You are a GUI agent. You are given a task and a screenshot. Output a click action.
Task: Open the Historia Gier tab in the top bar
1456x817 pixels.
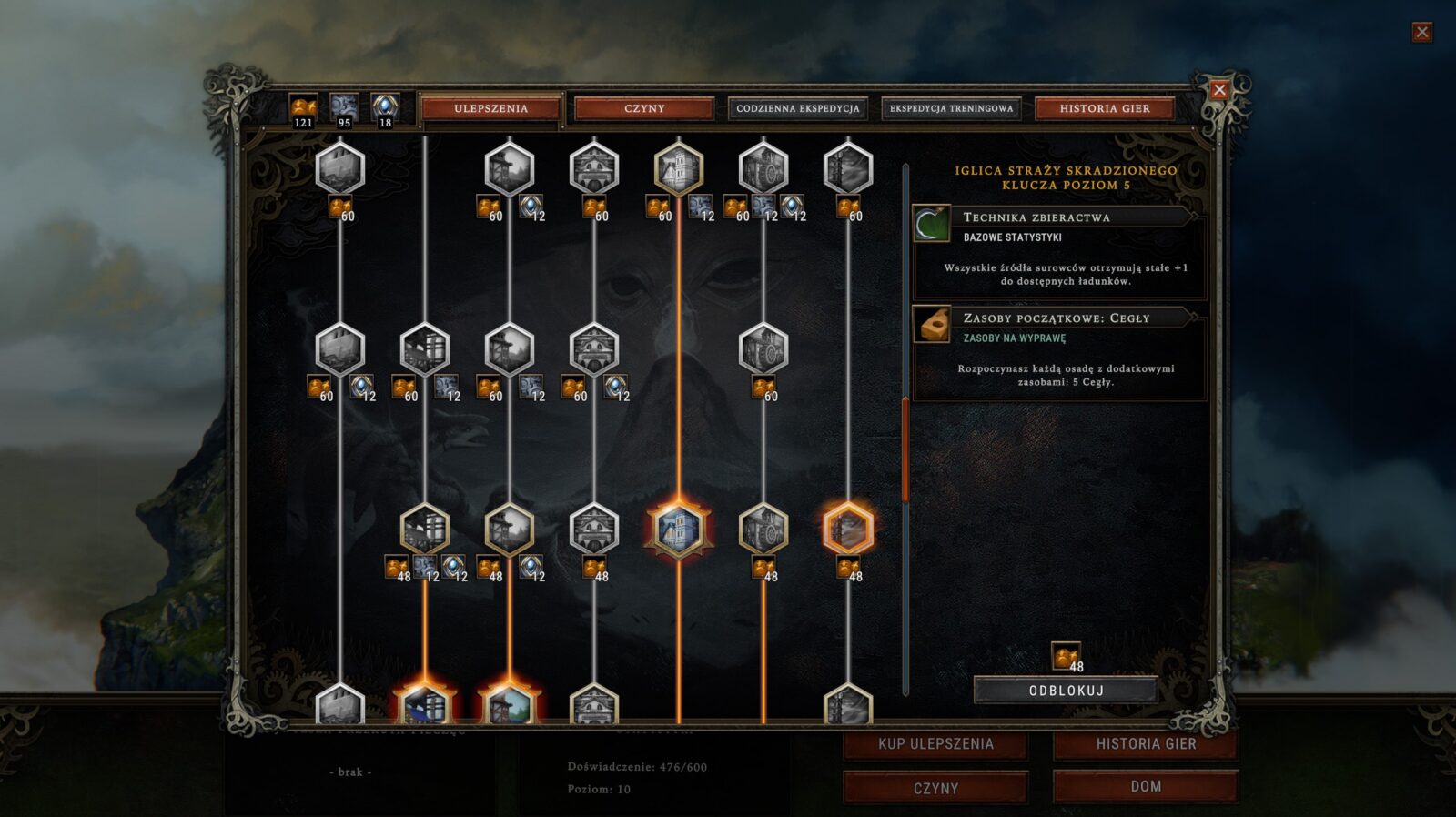click(x=1105, y=108)
